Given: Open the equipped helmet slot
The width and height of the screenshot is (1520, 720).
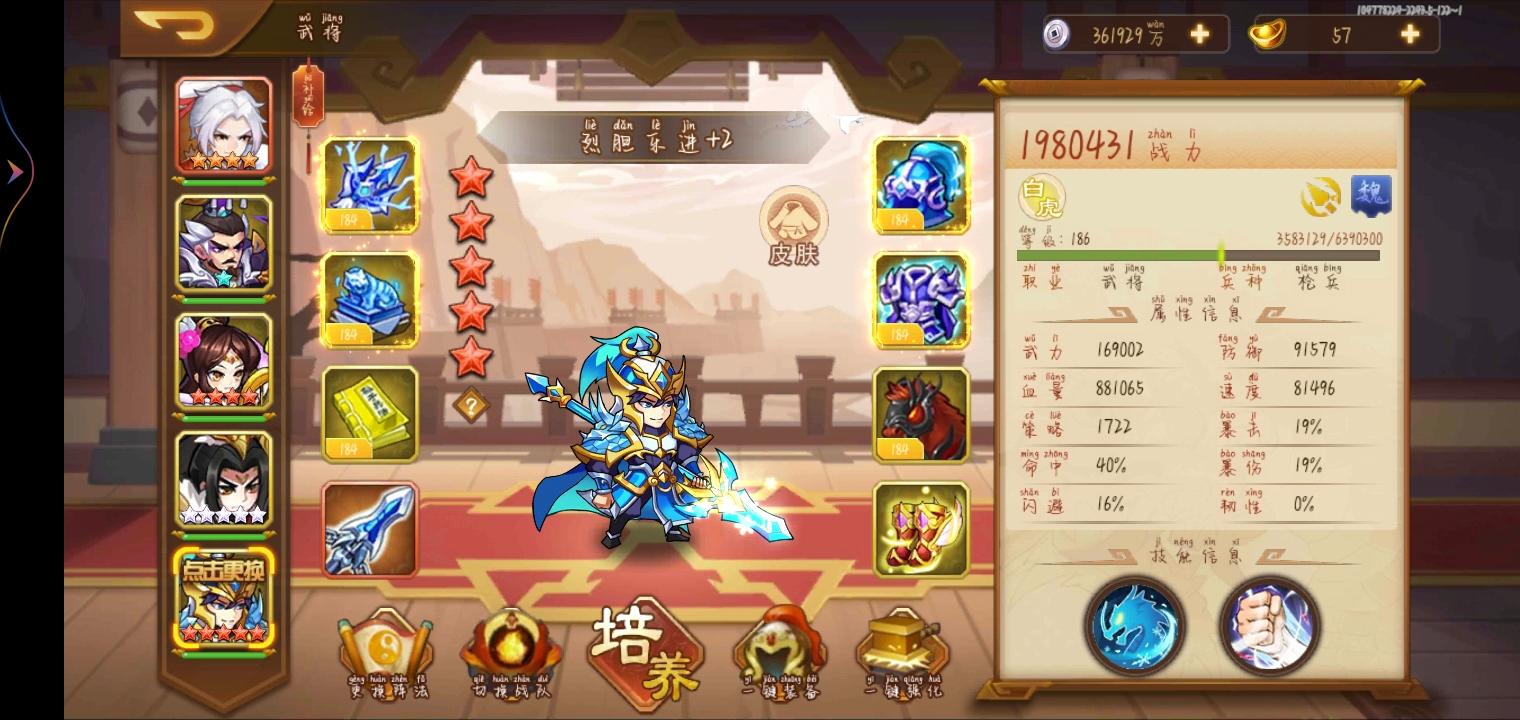Looking at the screenshot, I should (919, 184).
